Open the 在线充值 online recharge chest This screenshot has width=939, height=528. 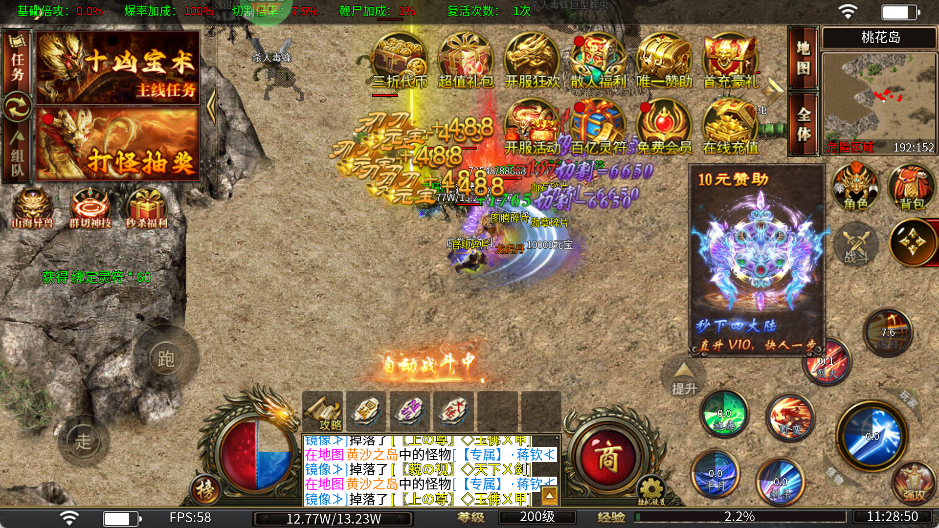[x=731, y=125]
